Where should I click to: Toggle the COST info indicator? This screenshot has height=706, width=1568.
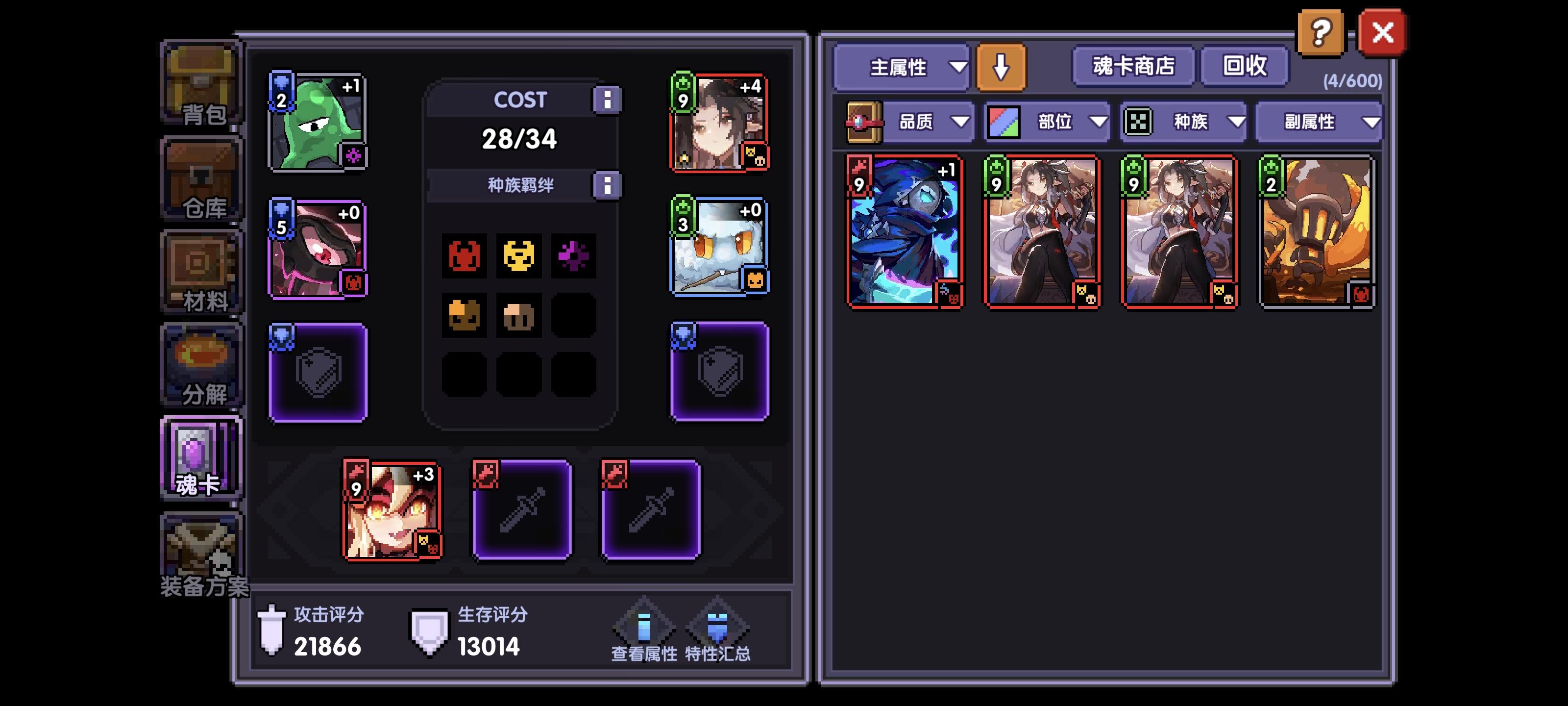click(x=608, y=100)
